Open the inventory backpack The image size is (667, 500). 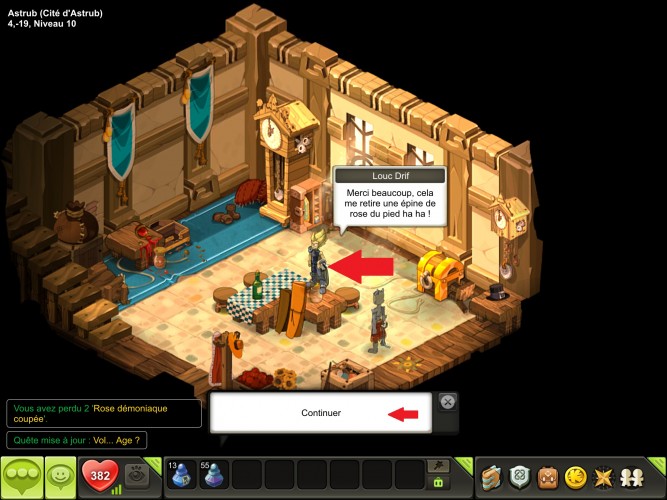pos(548,476)
